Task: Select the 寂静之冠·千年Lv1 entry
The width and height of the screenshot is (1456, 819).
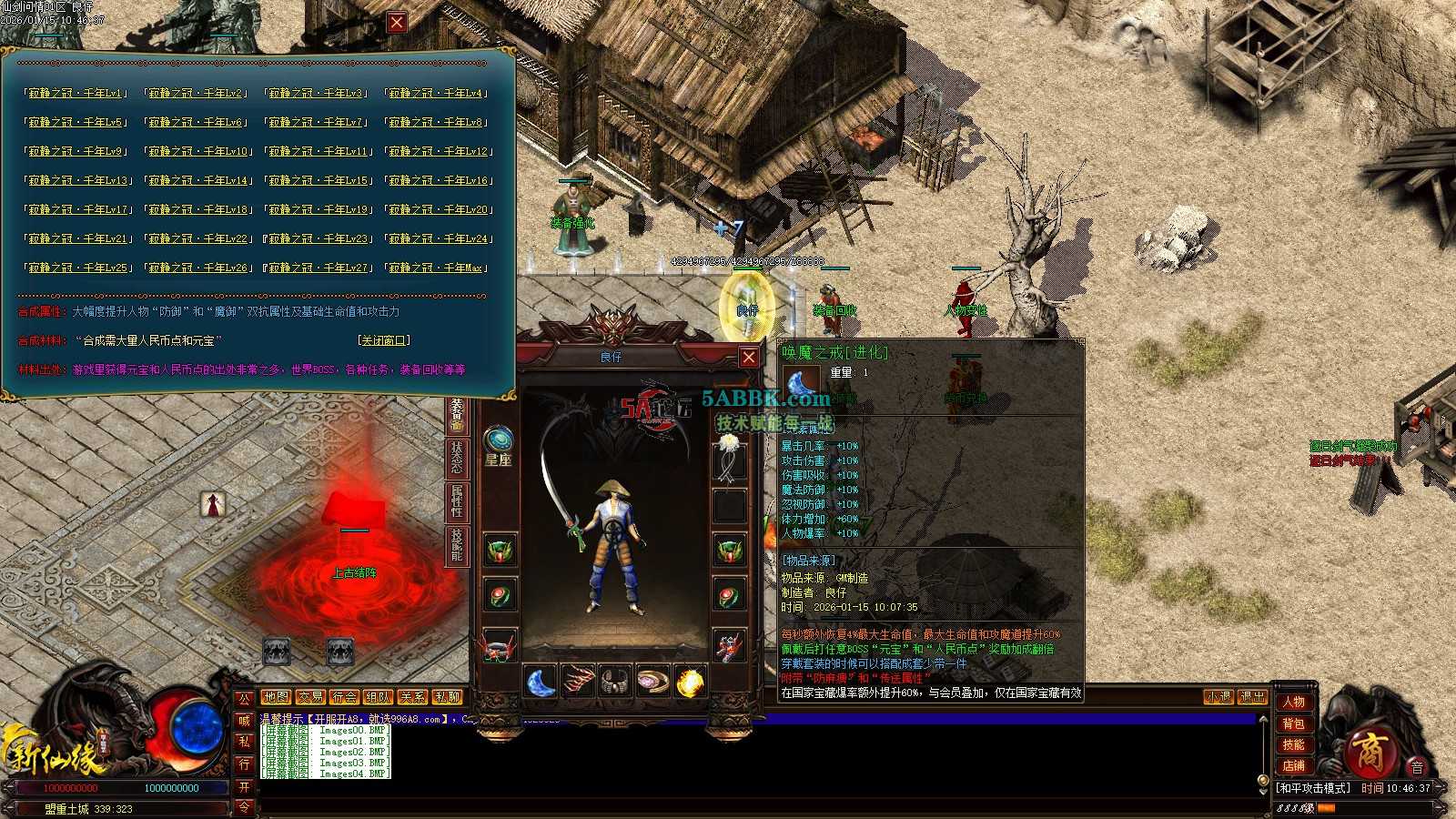Action: (75, 93)
